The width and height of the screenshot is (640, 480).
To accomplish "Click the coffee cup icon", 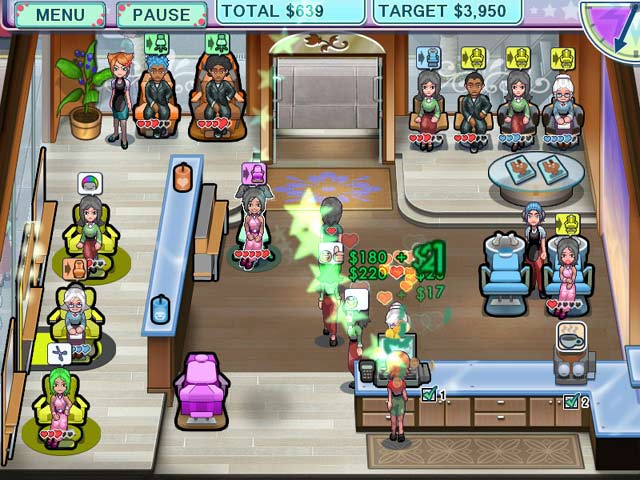I will (572, 336).
